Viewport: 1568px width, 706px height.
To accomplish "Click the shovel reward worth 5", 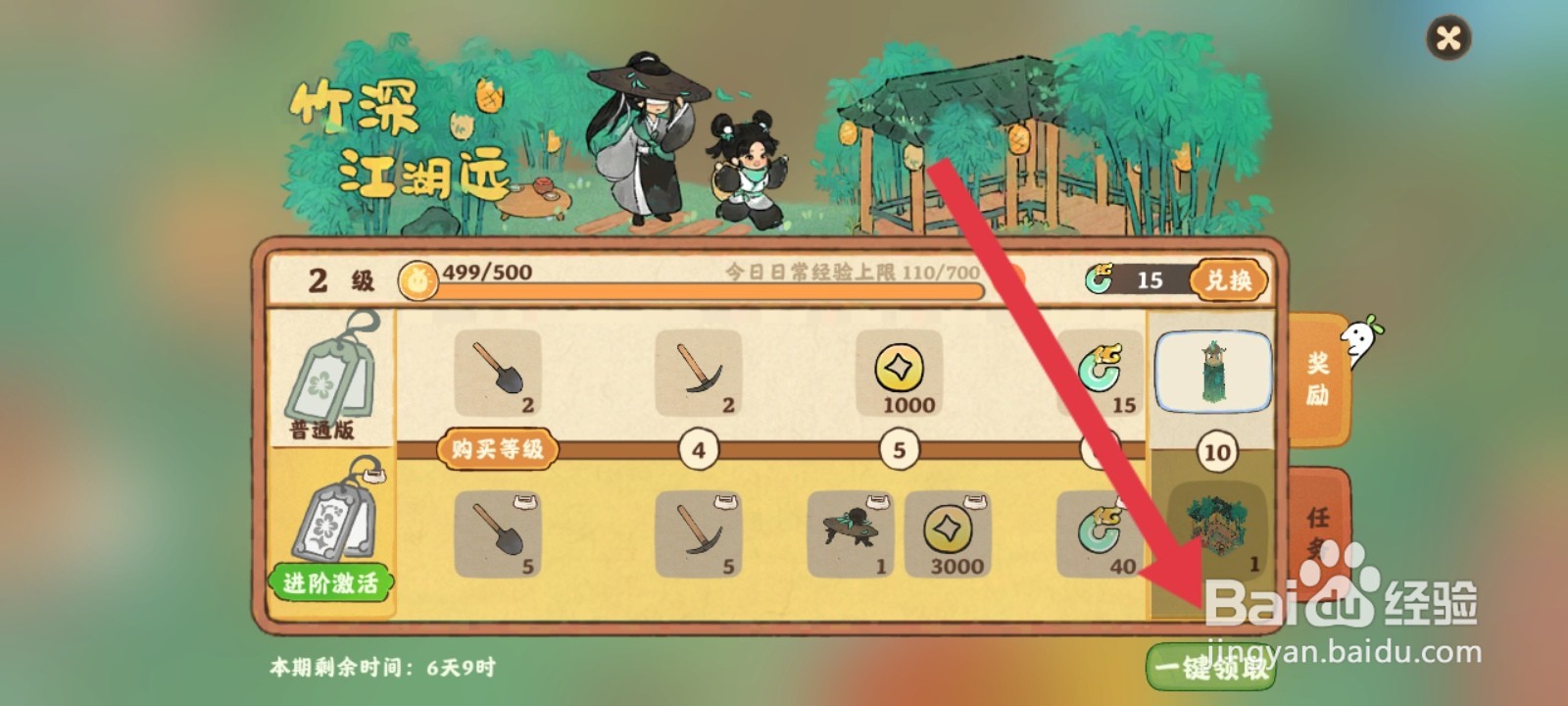I will pyautogui.click(x=499, y=536).
